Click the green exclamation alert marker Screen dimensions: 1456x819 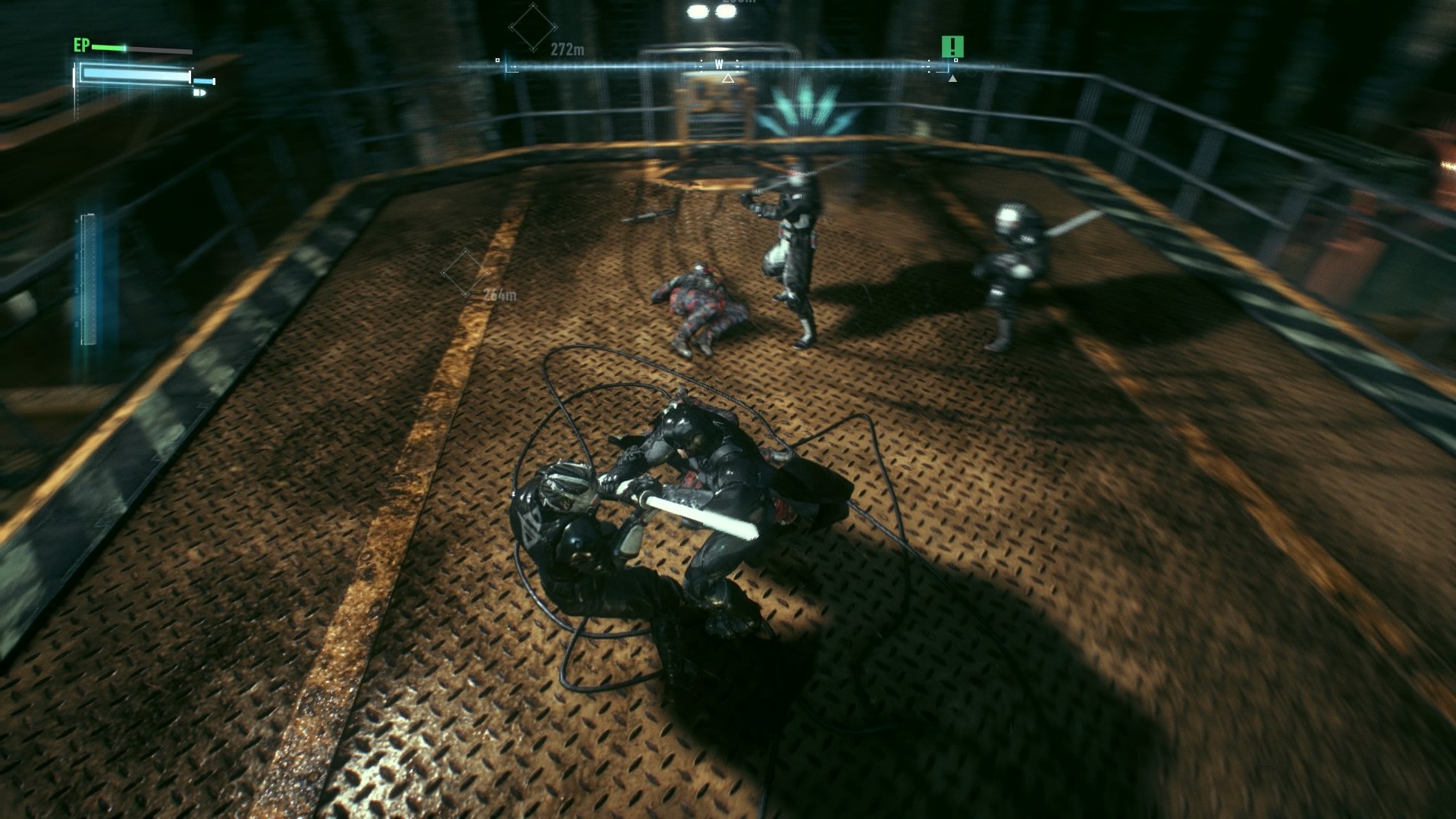952,47
